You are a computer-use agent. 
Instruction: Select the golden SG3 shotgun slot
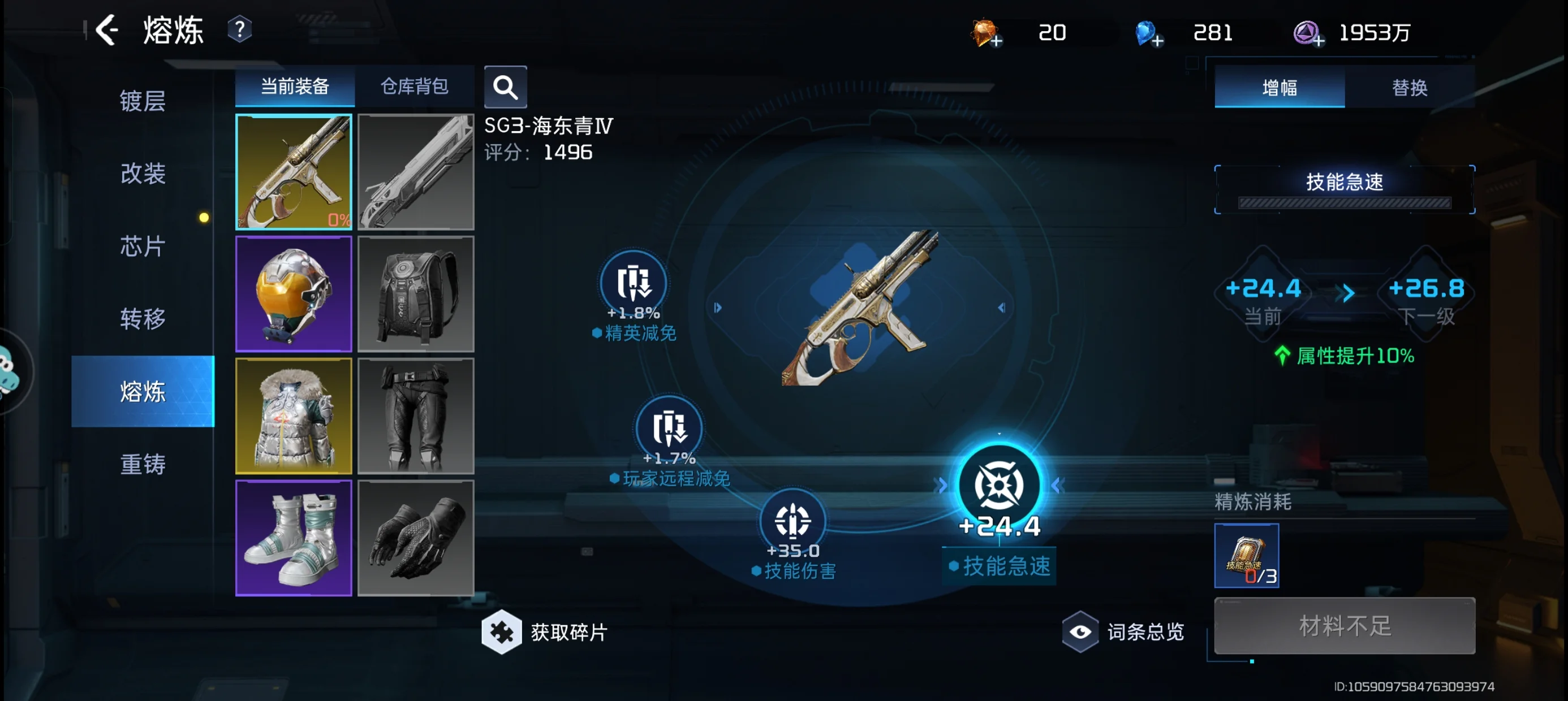tap(294, 172)
